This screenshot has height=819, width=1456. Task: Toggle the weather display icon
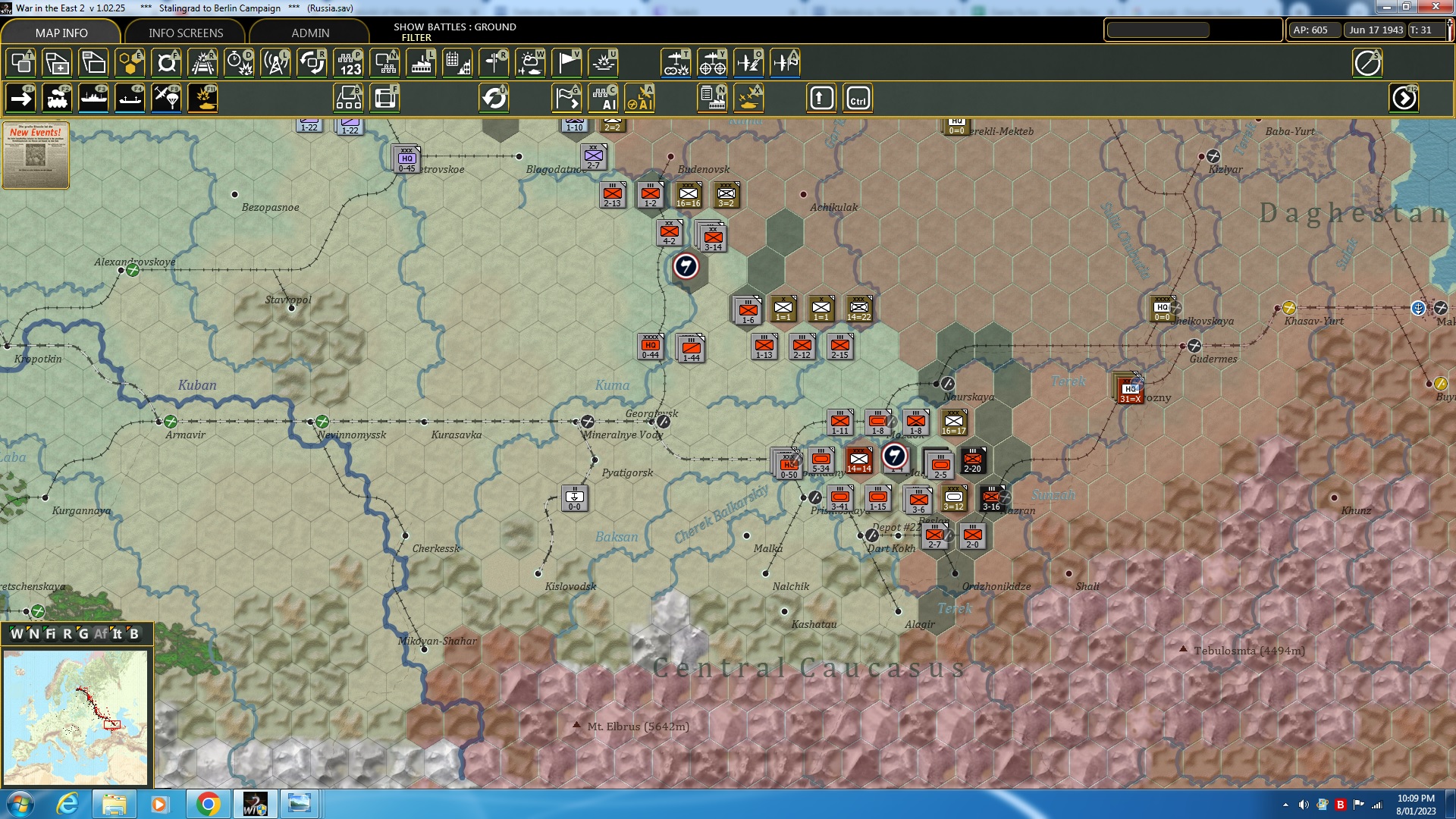click(x=530, y=63)
